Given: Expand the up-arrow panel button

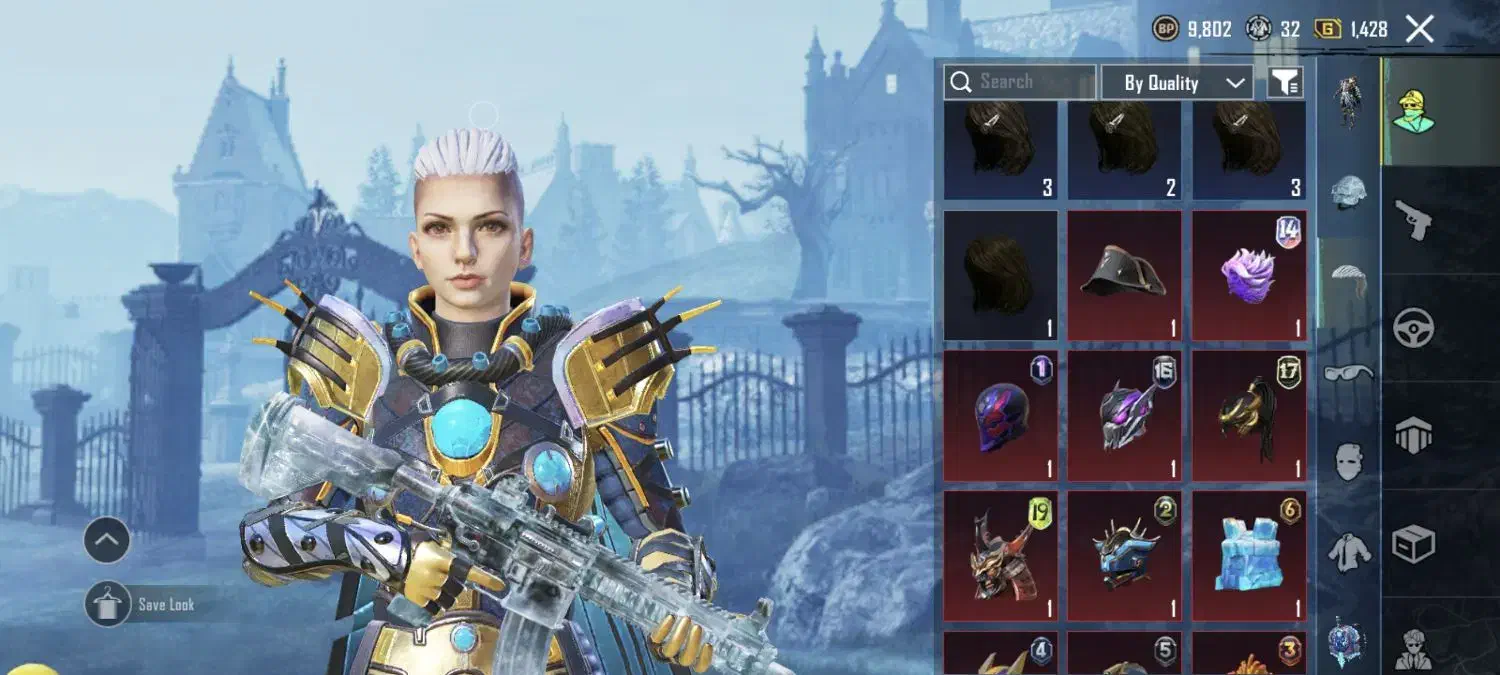Looking at the screenshot, I should click(107, 541).
